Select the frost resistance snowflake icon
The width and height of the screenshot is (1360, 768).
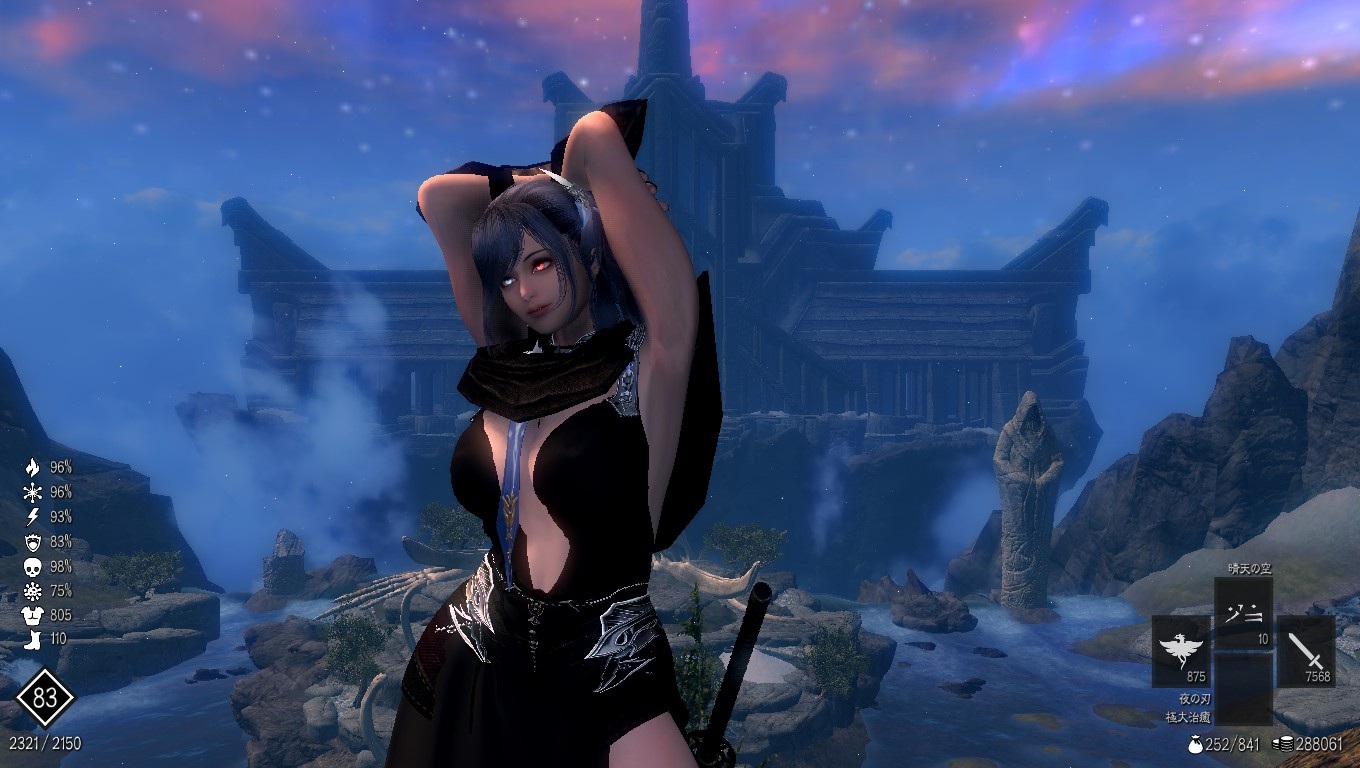click(32, 492)
